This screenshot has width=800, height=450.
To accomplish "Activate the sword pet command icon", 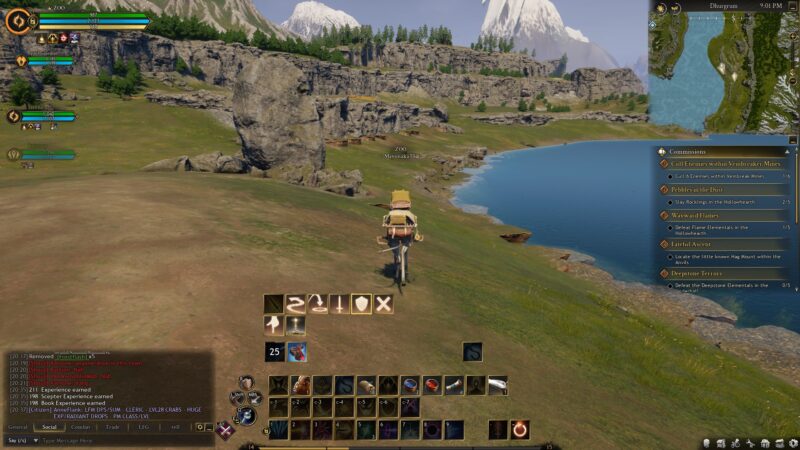I will [339, 304].
